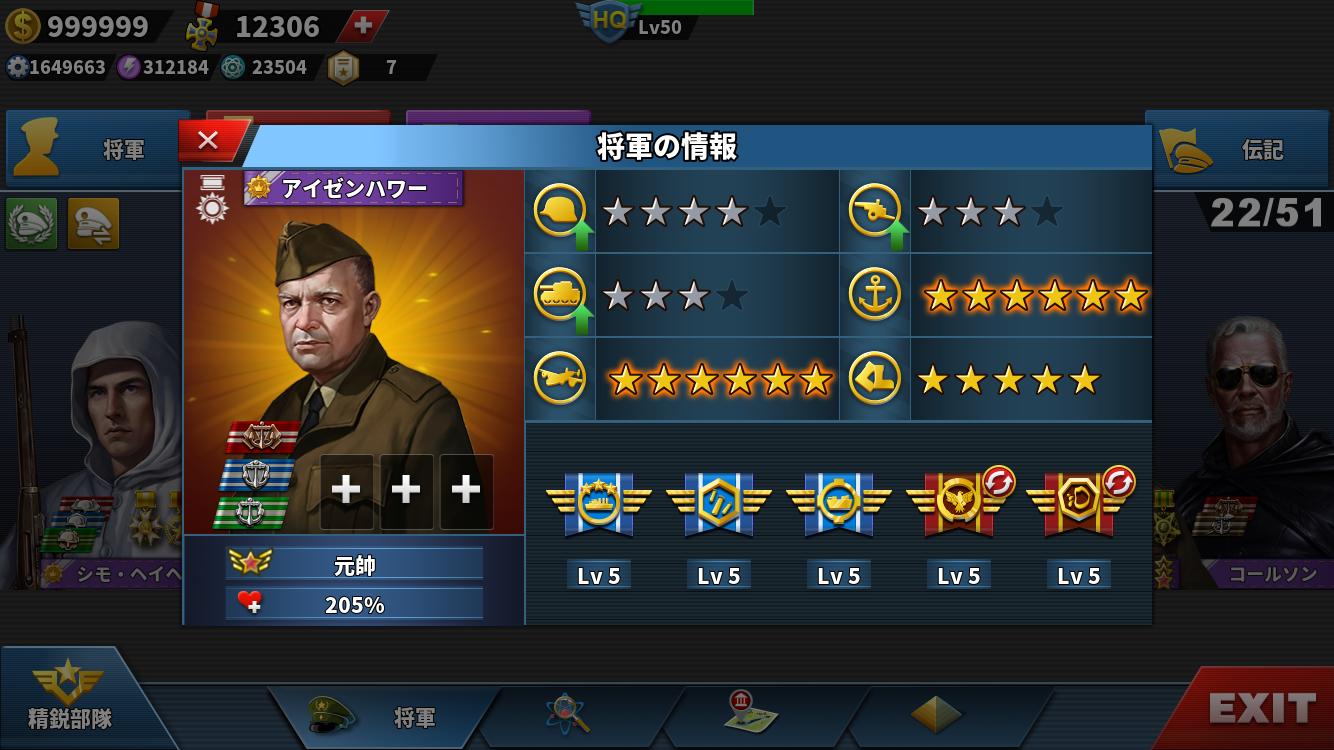Open the map and museum tab
Image resolution: width=1334 pixels, height=750 pixels.
(752, 713)
